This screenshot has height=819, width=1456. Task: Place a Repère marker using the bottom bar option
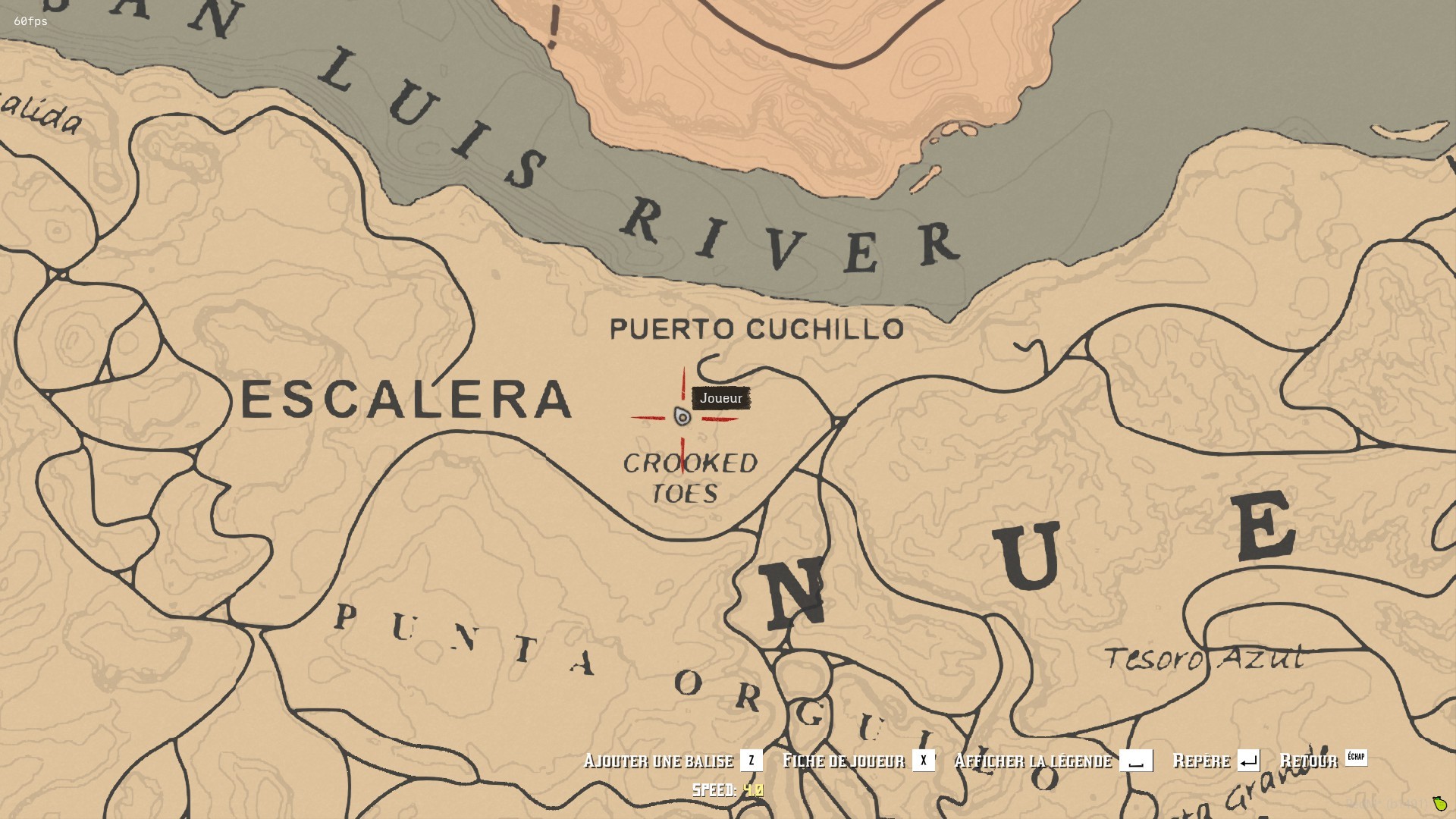(x=1200, y=761)
